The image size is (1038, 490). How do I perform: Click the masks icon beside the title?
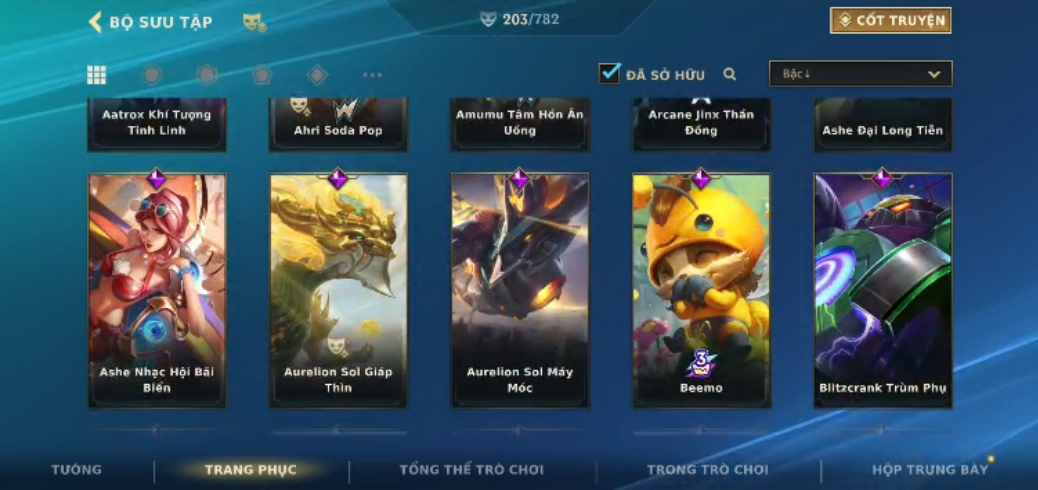pyautogui.click(x=254, y=22)
